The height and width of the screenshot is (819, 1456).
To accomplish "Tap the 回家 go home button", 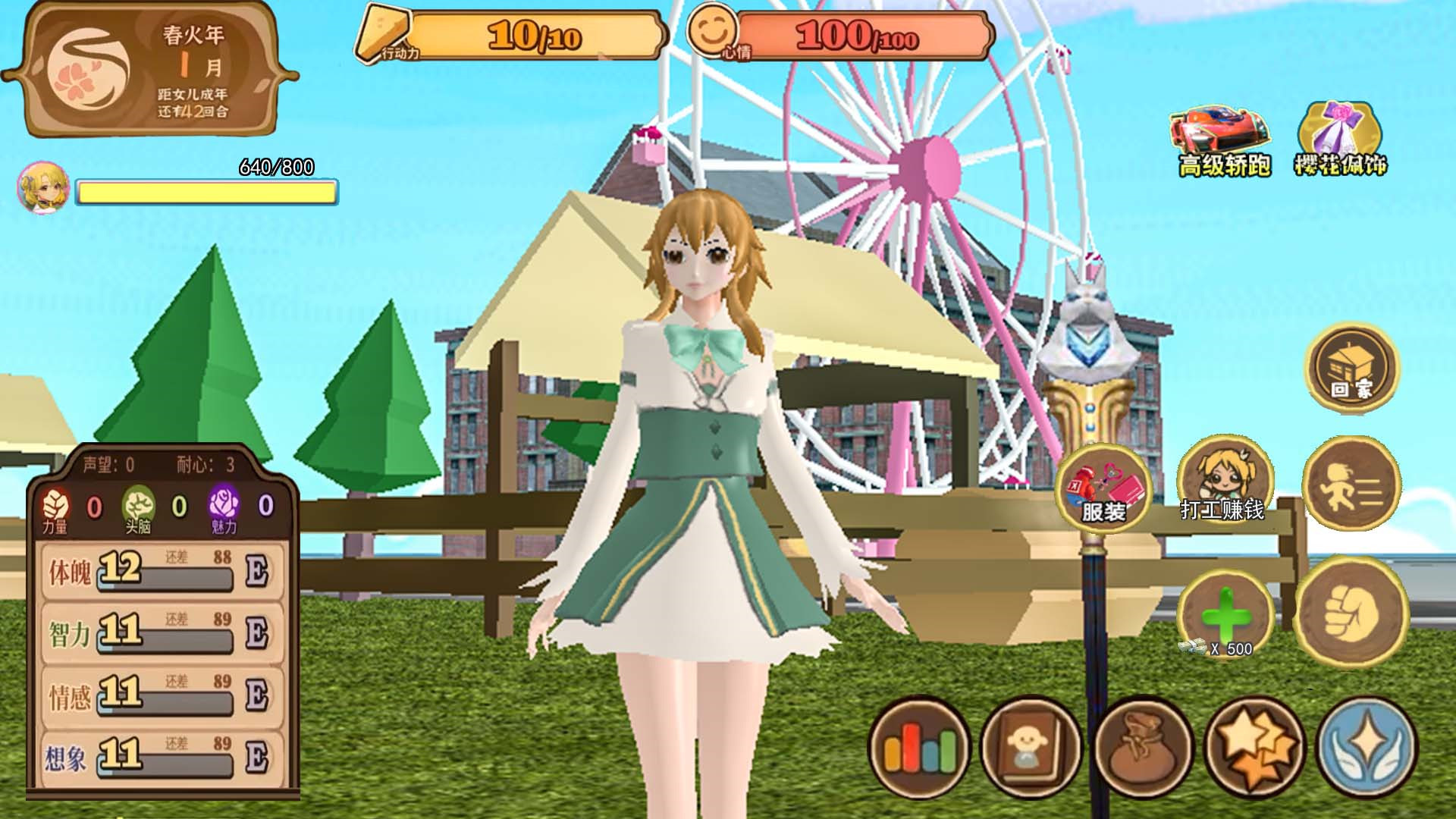I will 1352,368.
